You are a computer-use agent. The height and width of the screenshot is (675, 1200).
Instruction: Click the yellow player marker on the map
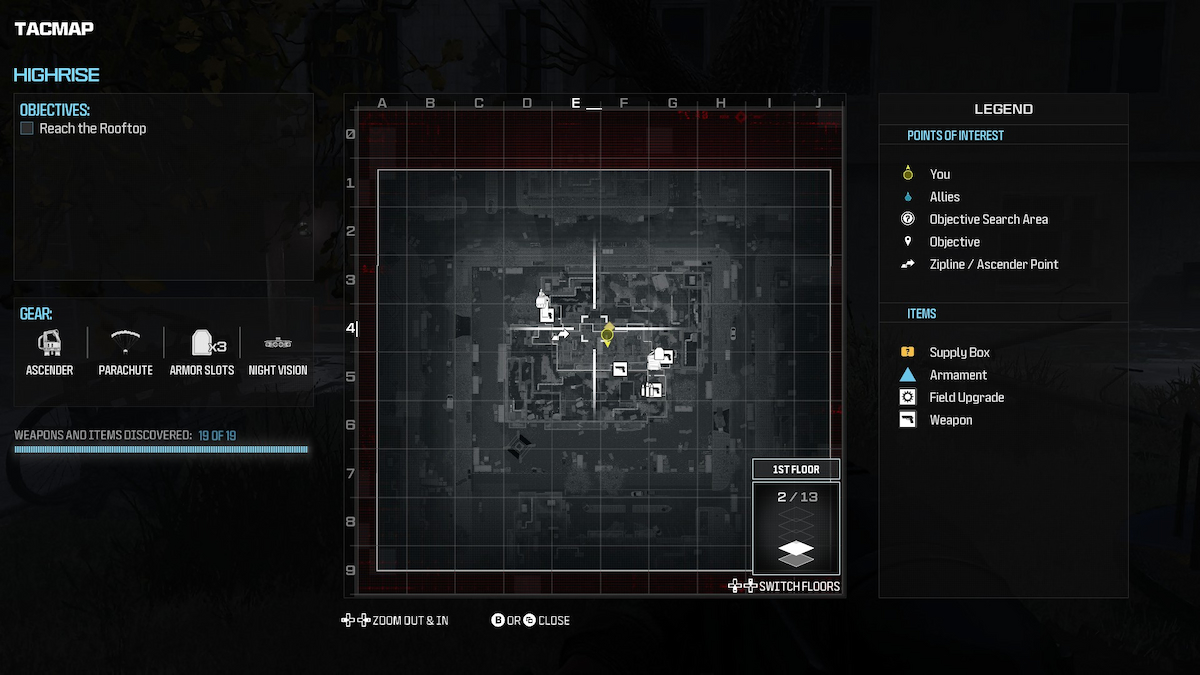coord(607,335)
